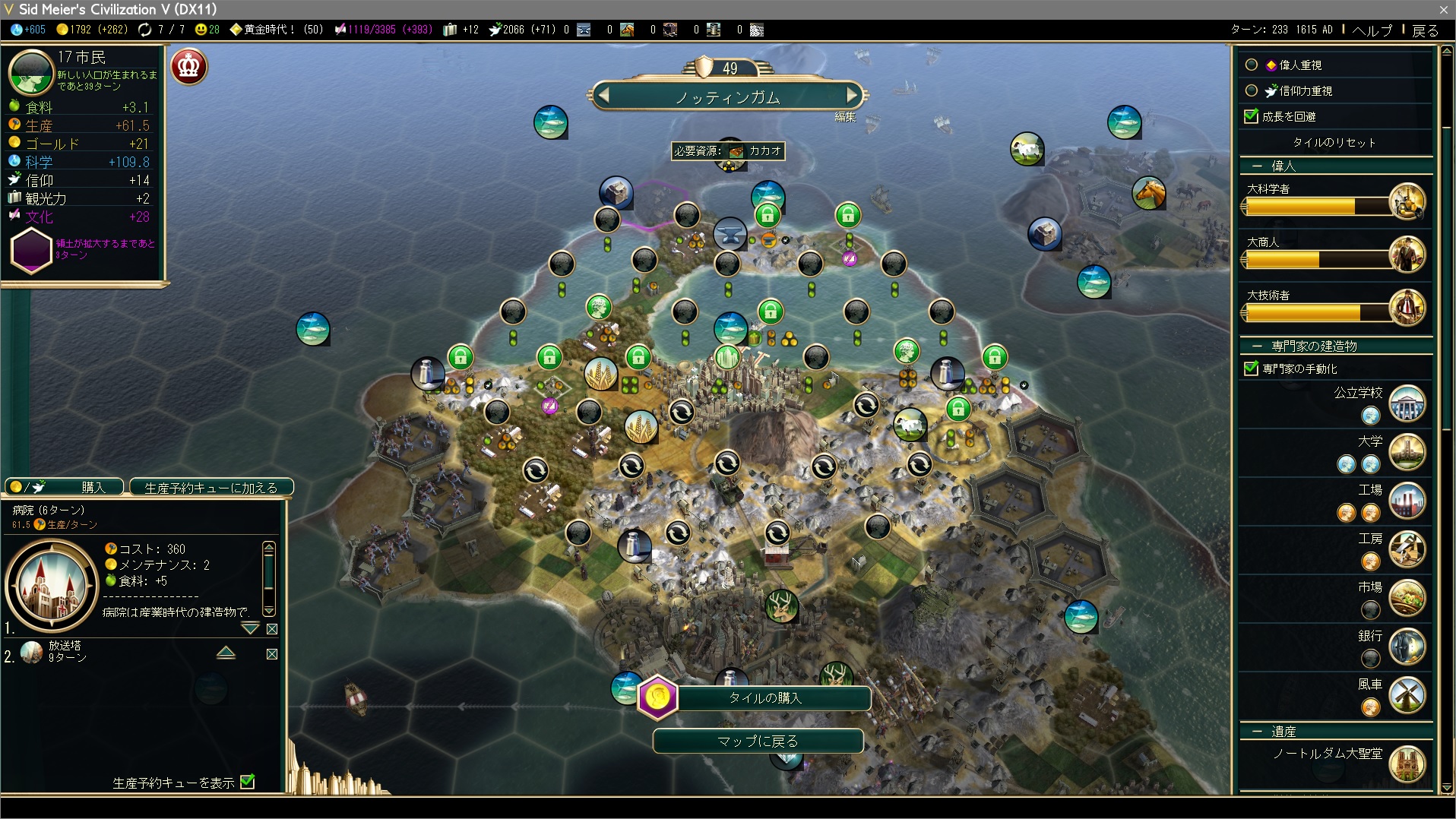Open タイルの購入 tile purchase
1456x819 pixels.
point(764,697)
